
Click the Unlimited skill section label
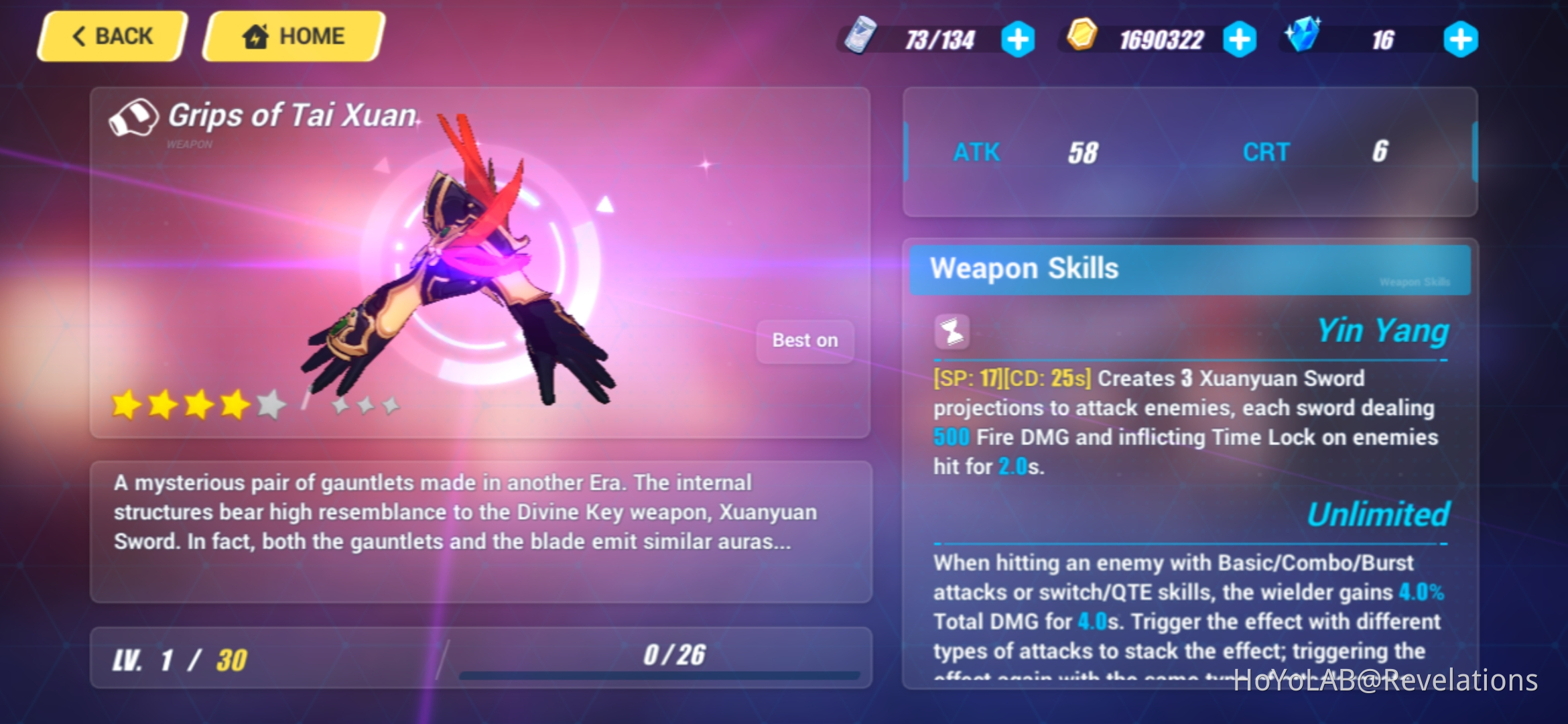coord(1377,515)
